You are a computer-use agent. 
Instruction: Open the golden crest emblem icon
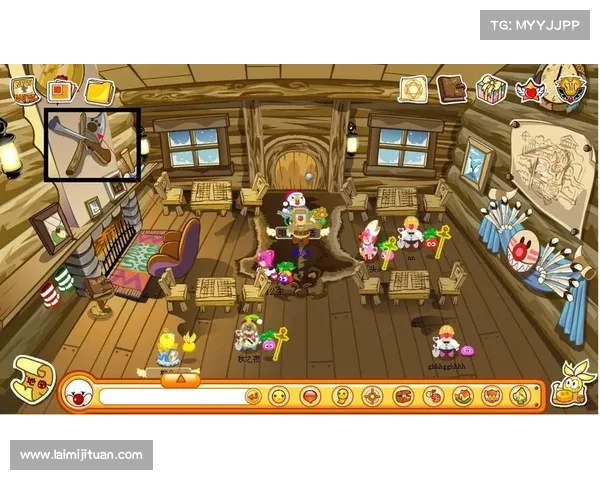coord(571,88)
